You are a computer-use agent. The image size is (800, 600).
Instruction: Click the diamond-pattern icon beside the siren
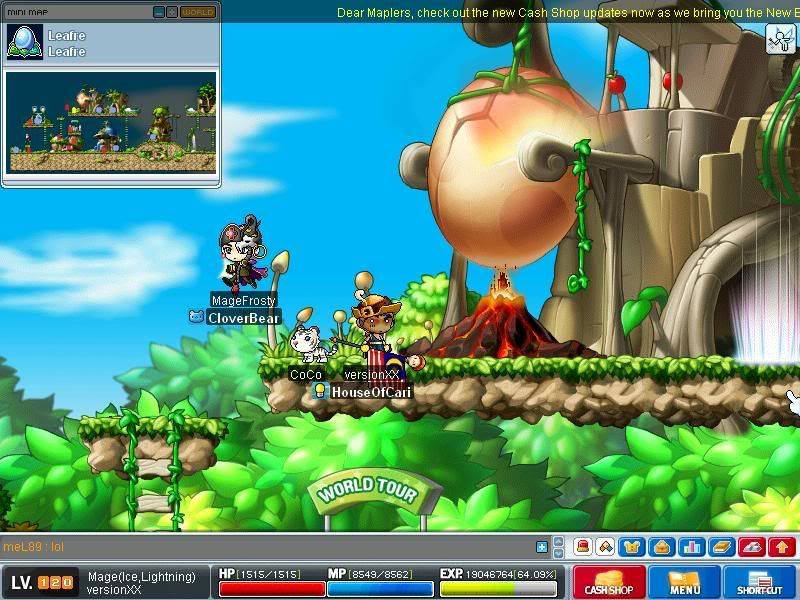606,547
